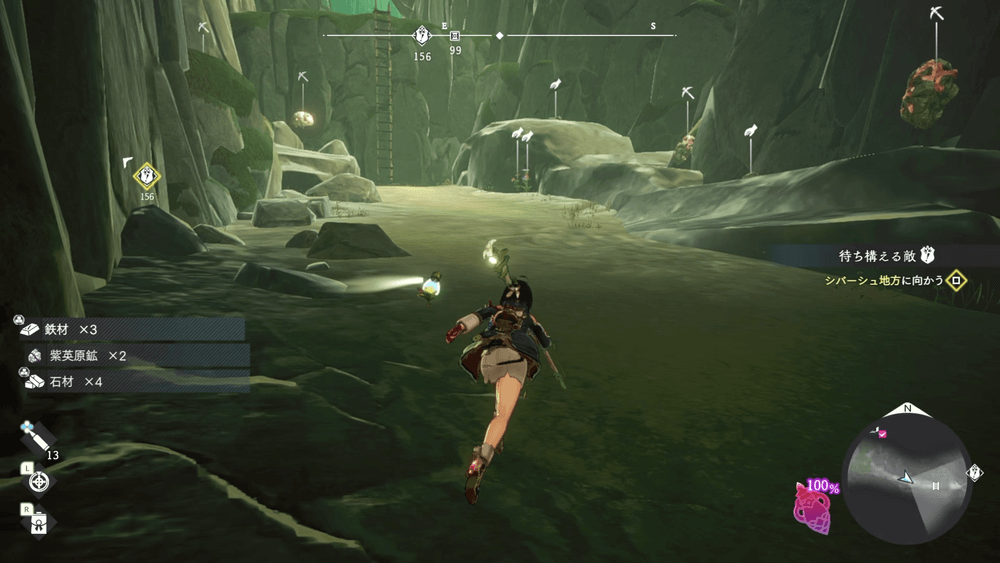Viewport: 1000px width, 563px height.
Task: Choose the bullet ammo icon showing 13
Action: pos(38,437)
